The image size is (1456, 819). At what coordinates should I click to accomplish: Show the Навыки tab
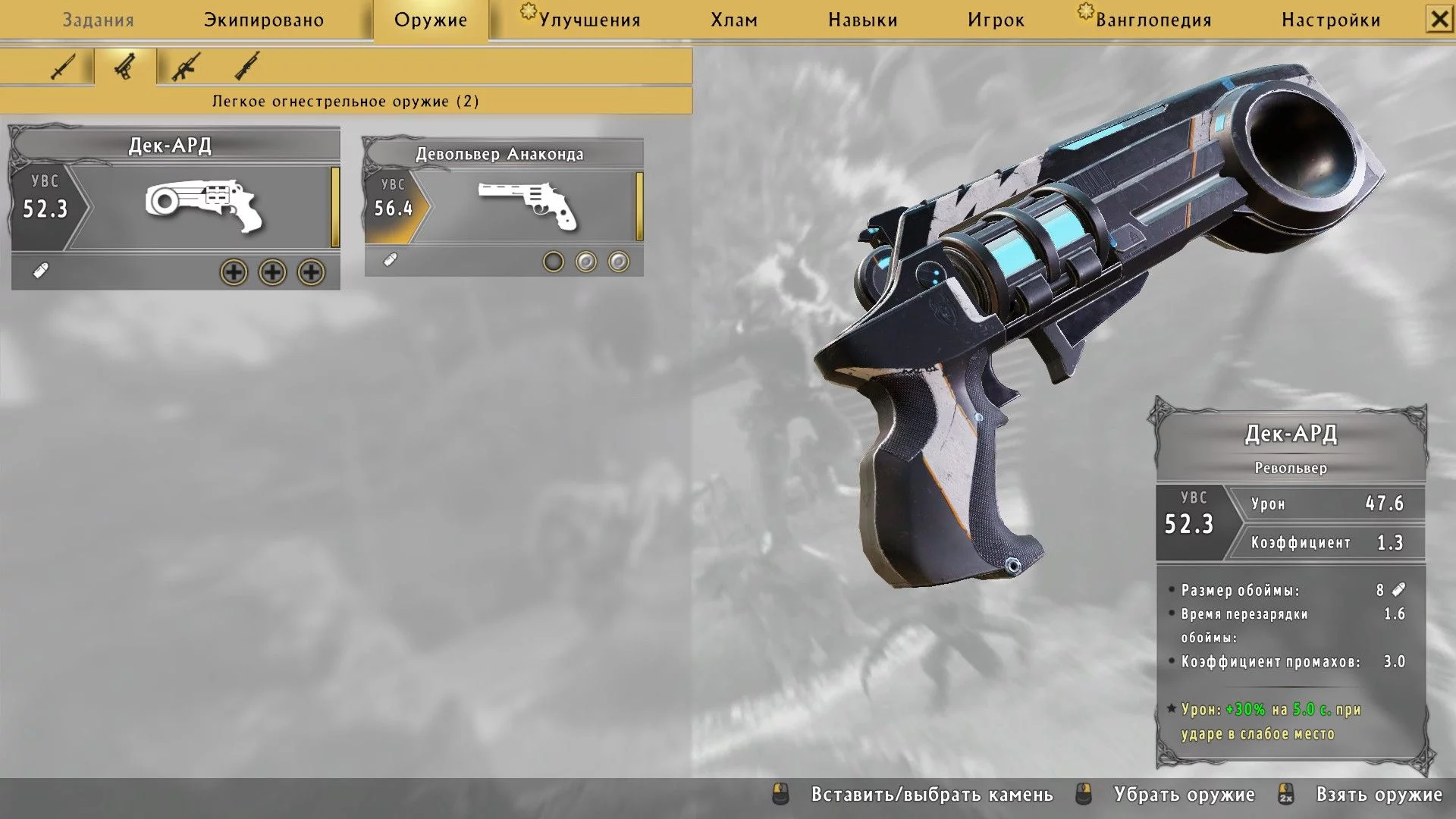point(863,20)
